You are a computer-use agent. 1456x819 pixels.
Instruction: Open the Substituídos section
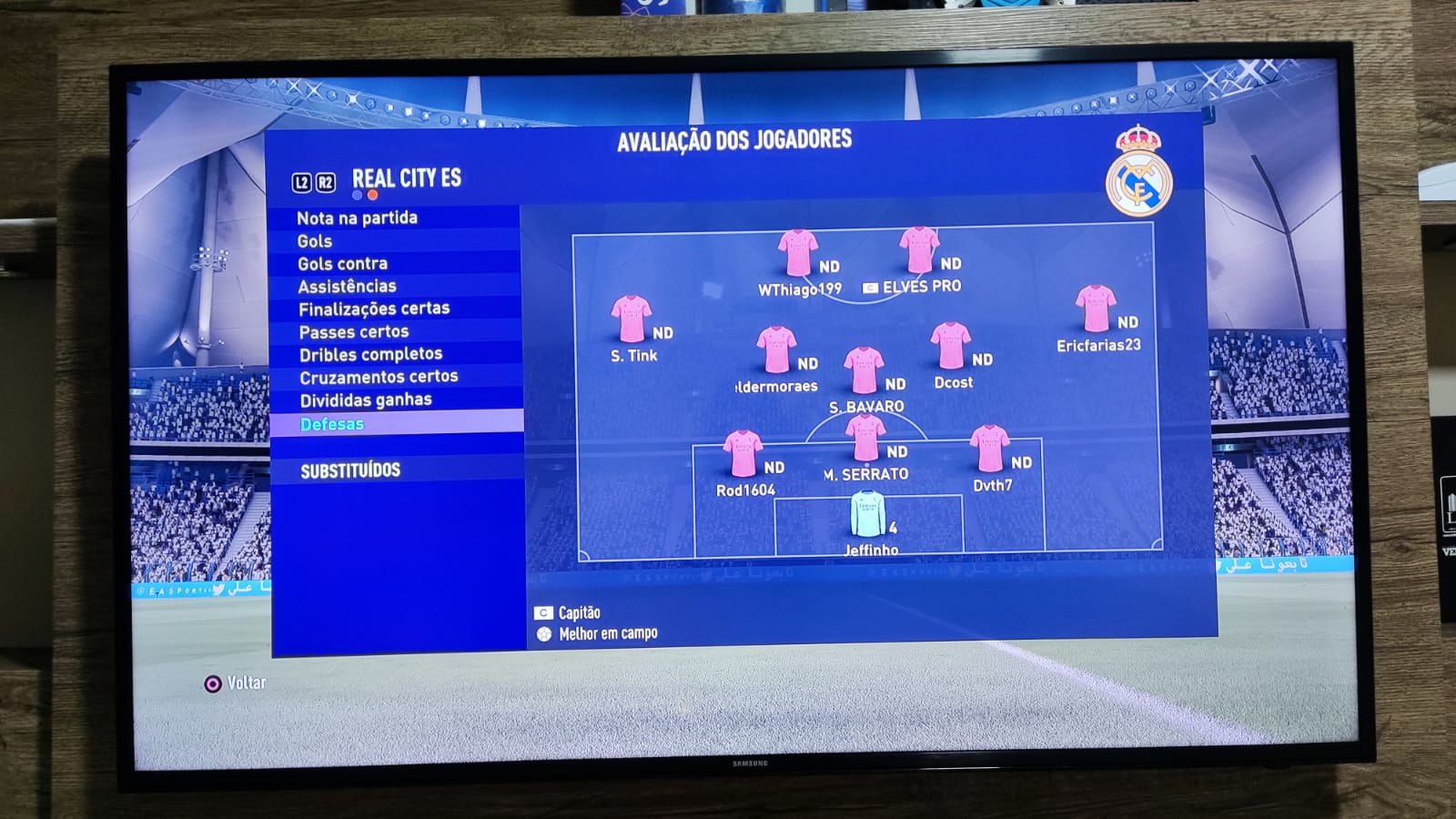[350, 470]
